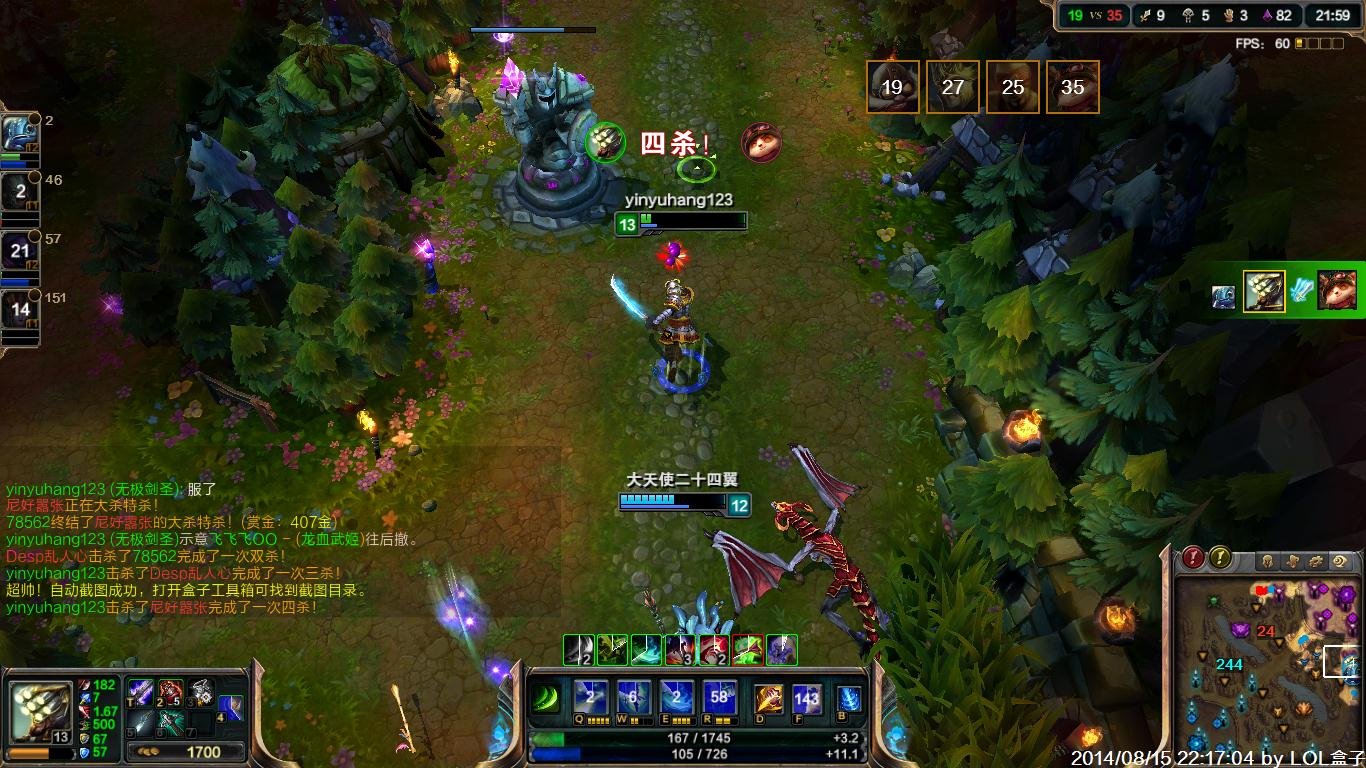Activate the W ability slot

tap(633, 697)
